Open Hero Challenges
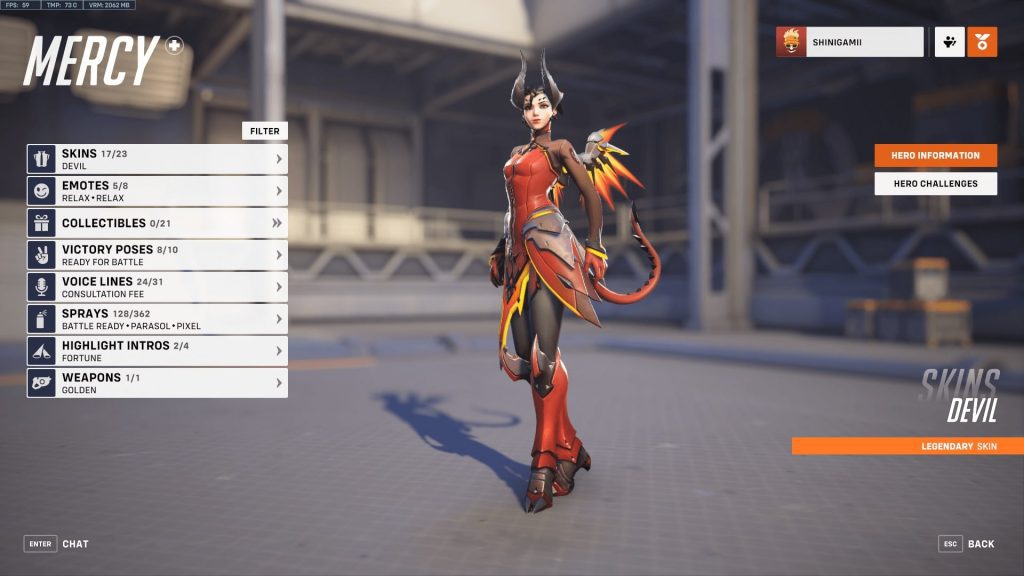This screenshot has width=1024, height=576. [935, 184]
